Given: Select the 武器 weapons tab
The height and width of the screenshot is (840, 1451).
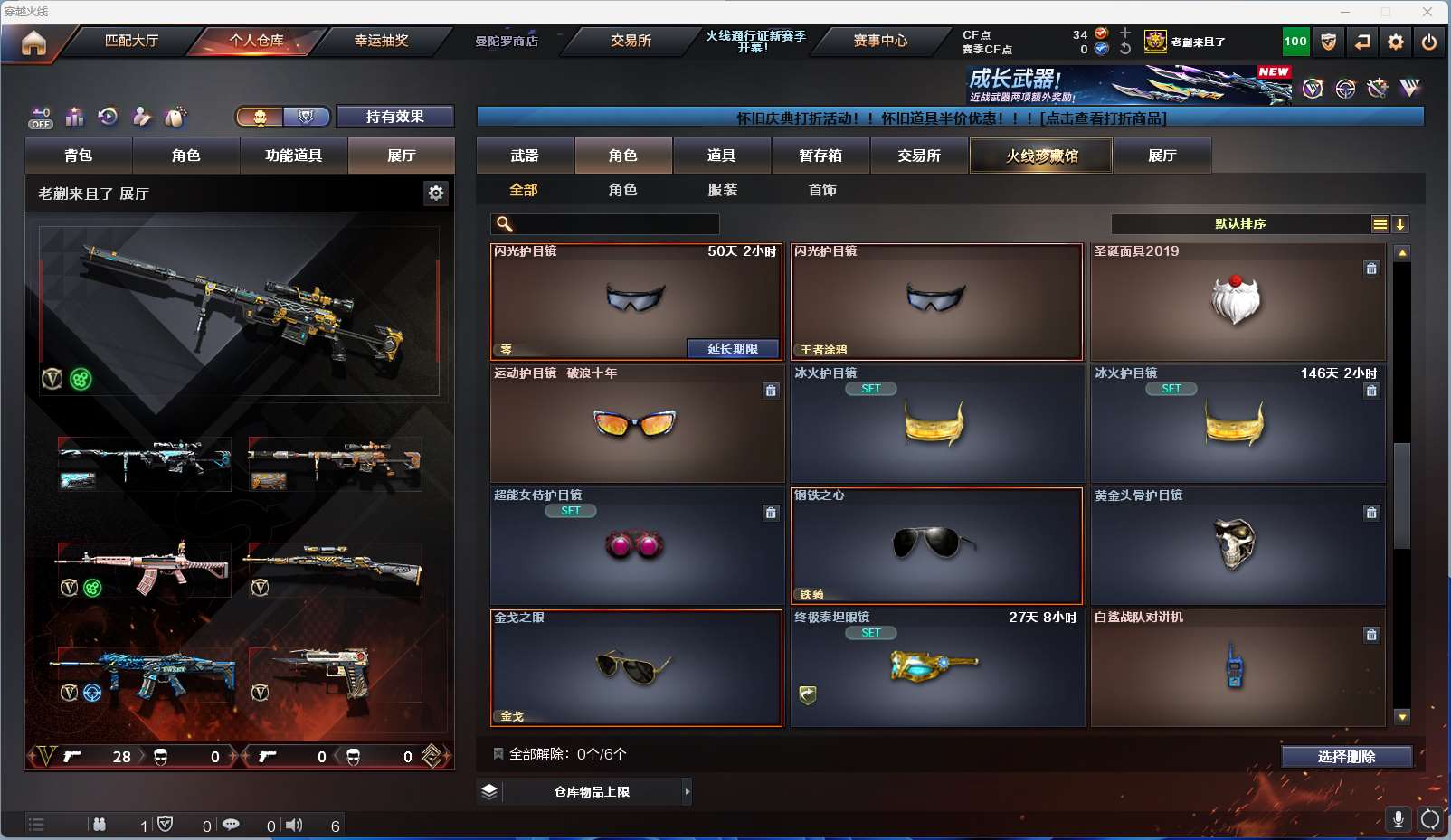Looking at the screenshot, I should click(x=525, y=156).
